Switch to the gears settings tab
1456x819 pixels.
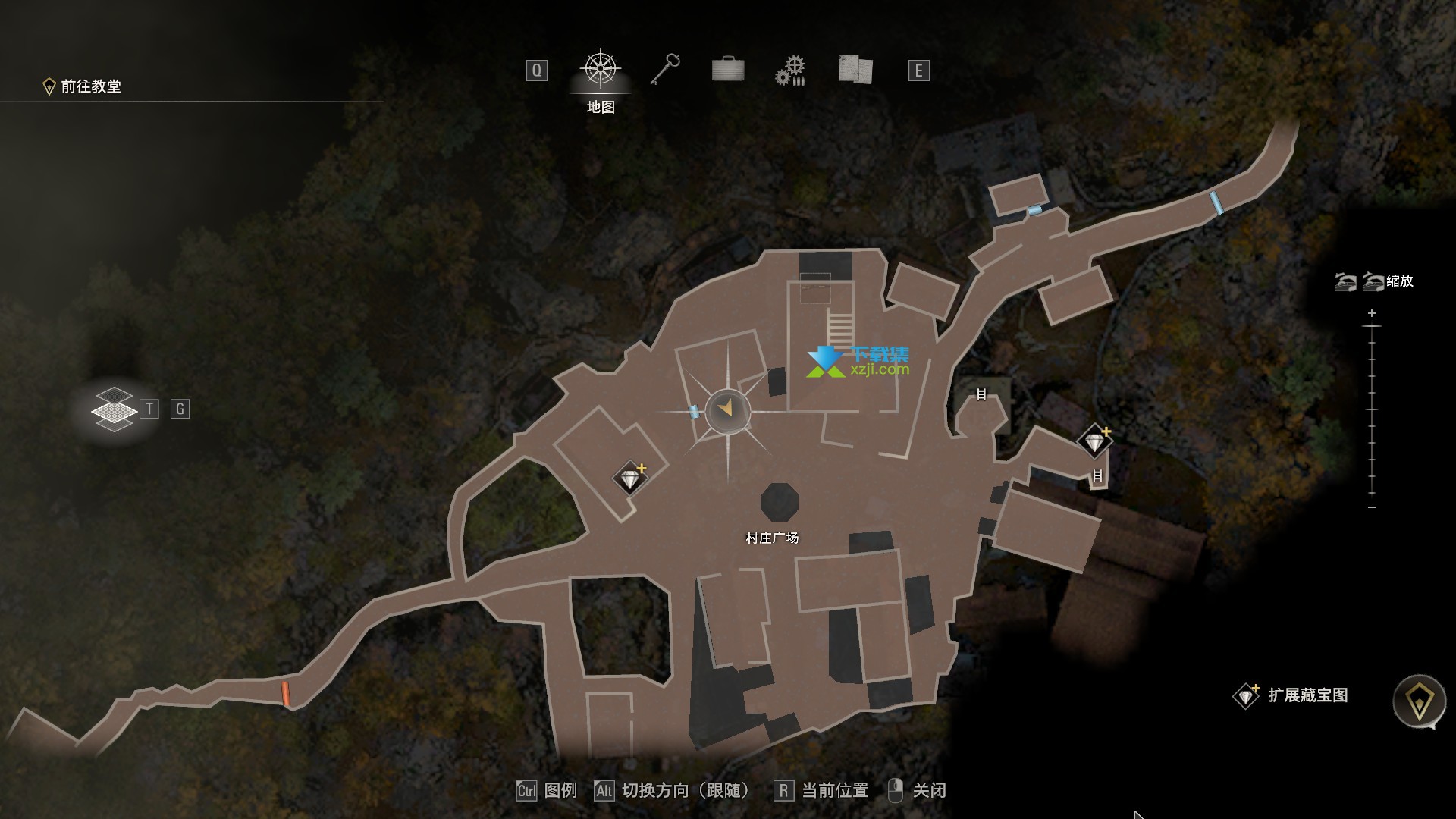coord(790,71)
